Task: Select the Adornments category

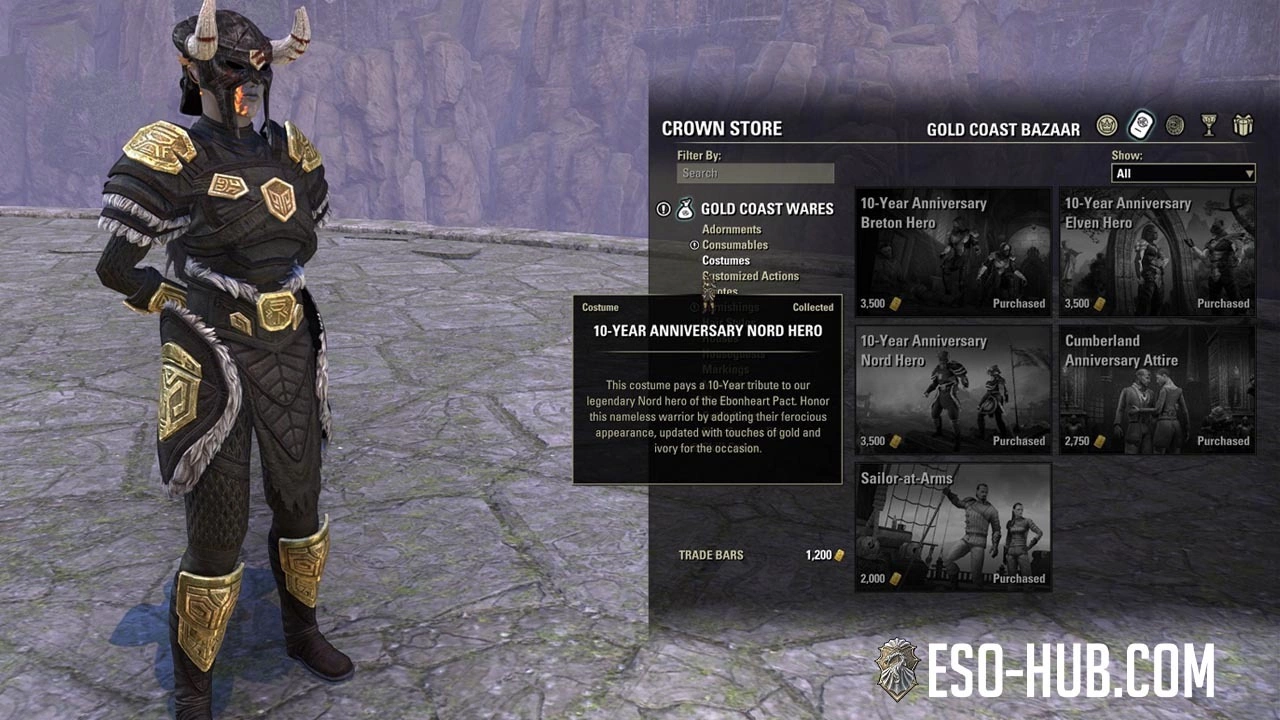Action: [731, 230]
